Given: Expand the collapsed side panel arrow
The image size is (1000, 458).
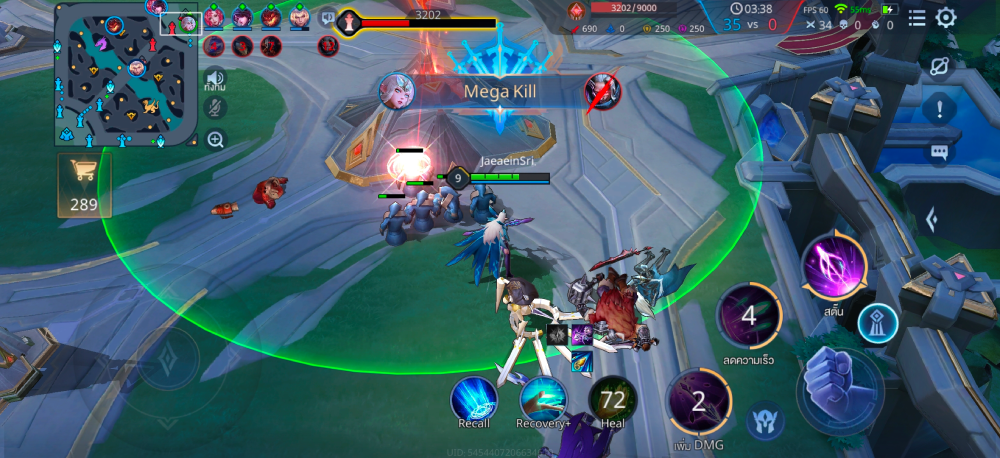Looking at the screenshot, I should [x=931, y=219].
